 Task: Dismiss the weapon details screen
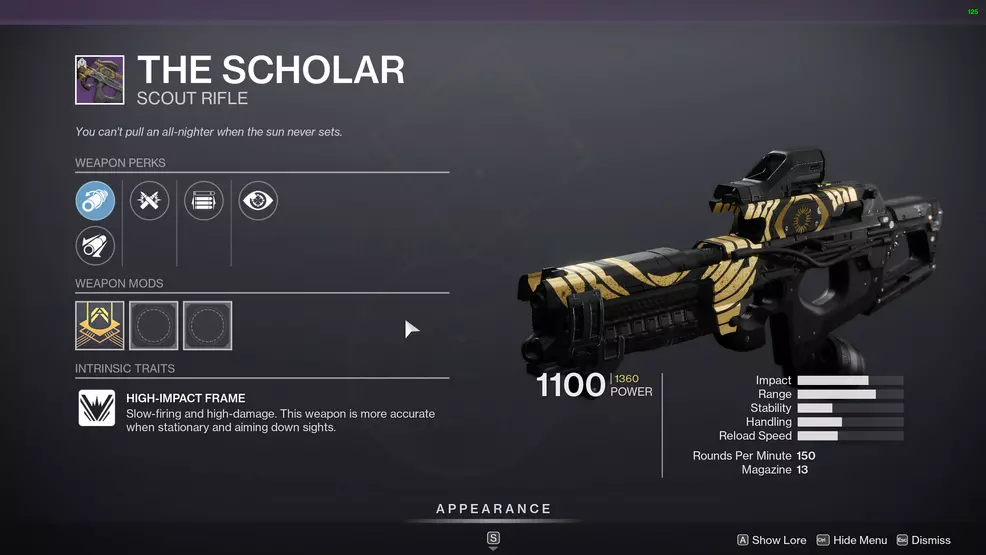click(x=923, y=540)
